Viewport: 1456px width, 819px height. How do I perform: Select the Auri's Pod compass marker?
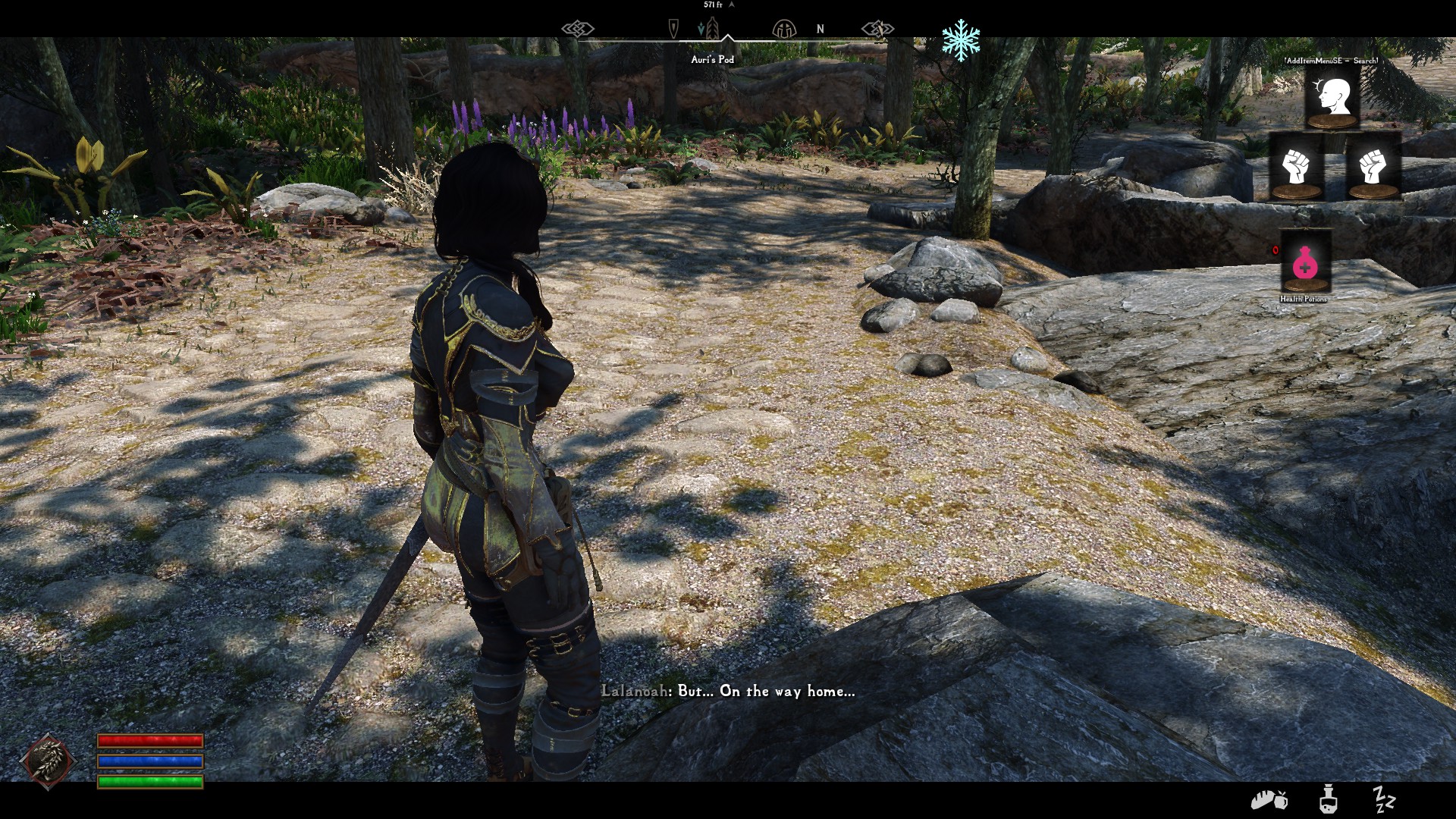click(711, 30)
